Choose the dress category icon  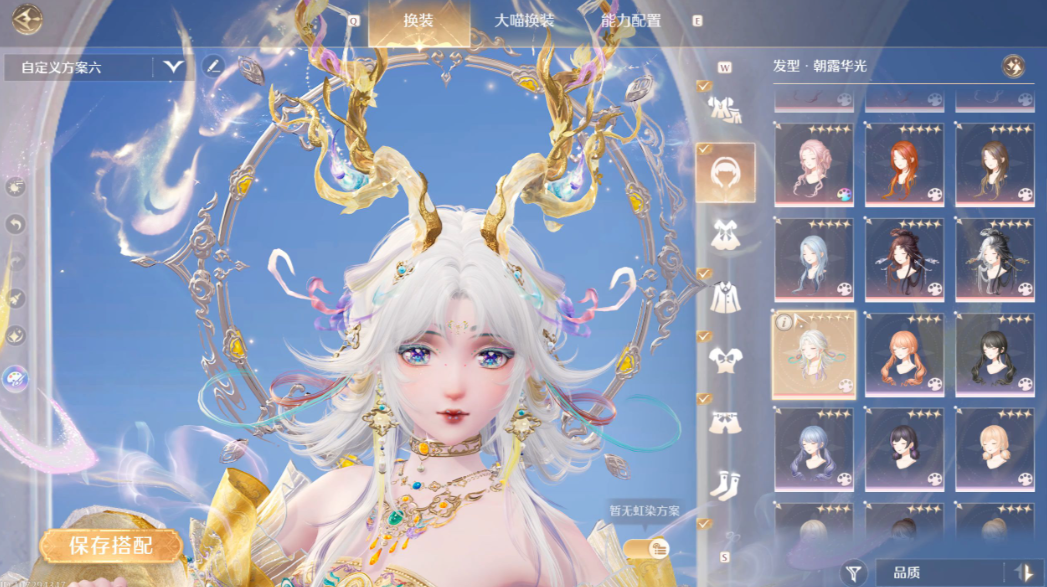point(725,234)
